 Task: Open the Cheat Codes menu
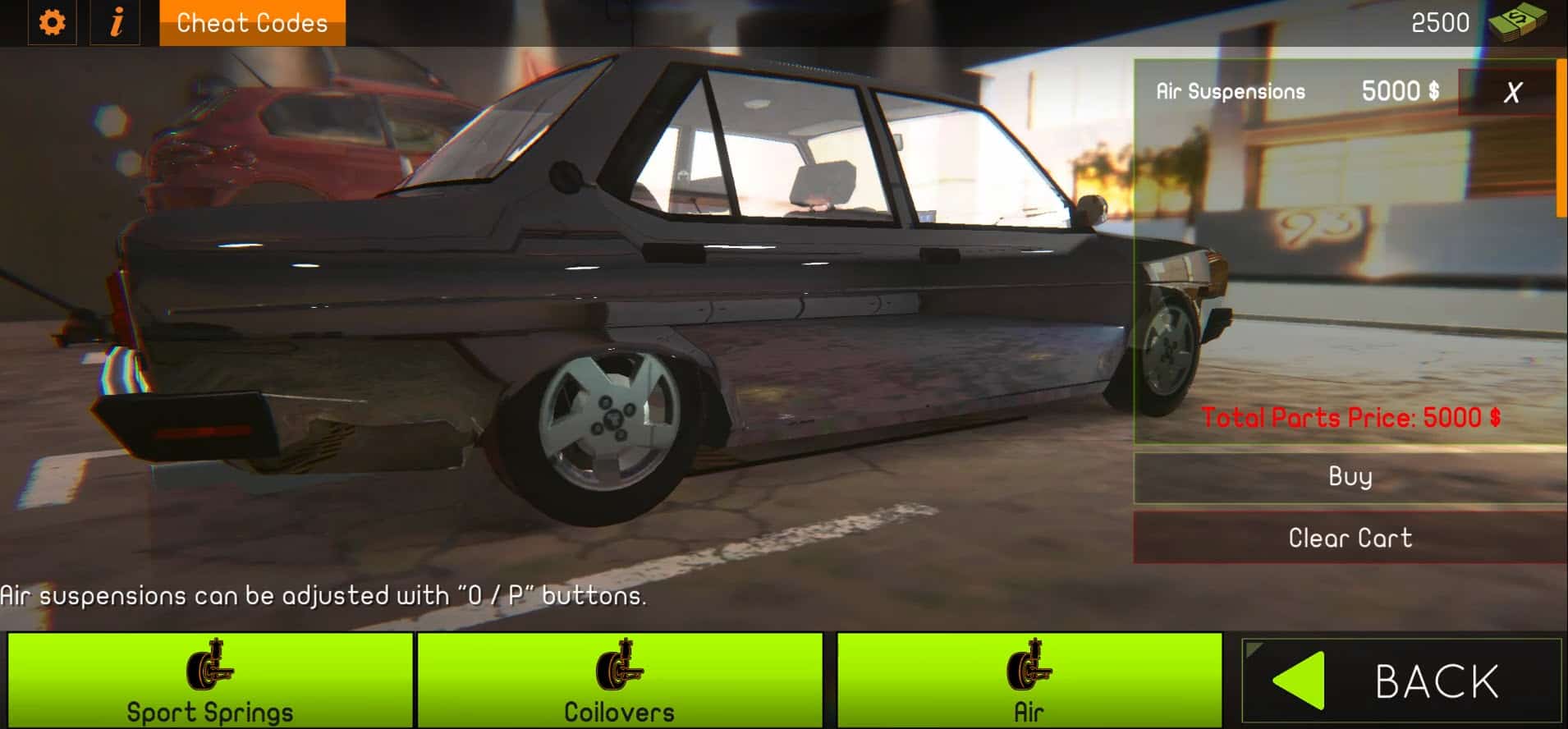250,22
